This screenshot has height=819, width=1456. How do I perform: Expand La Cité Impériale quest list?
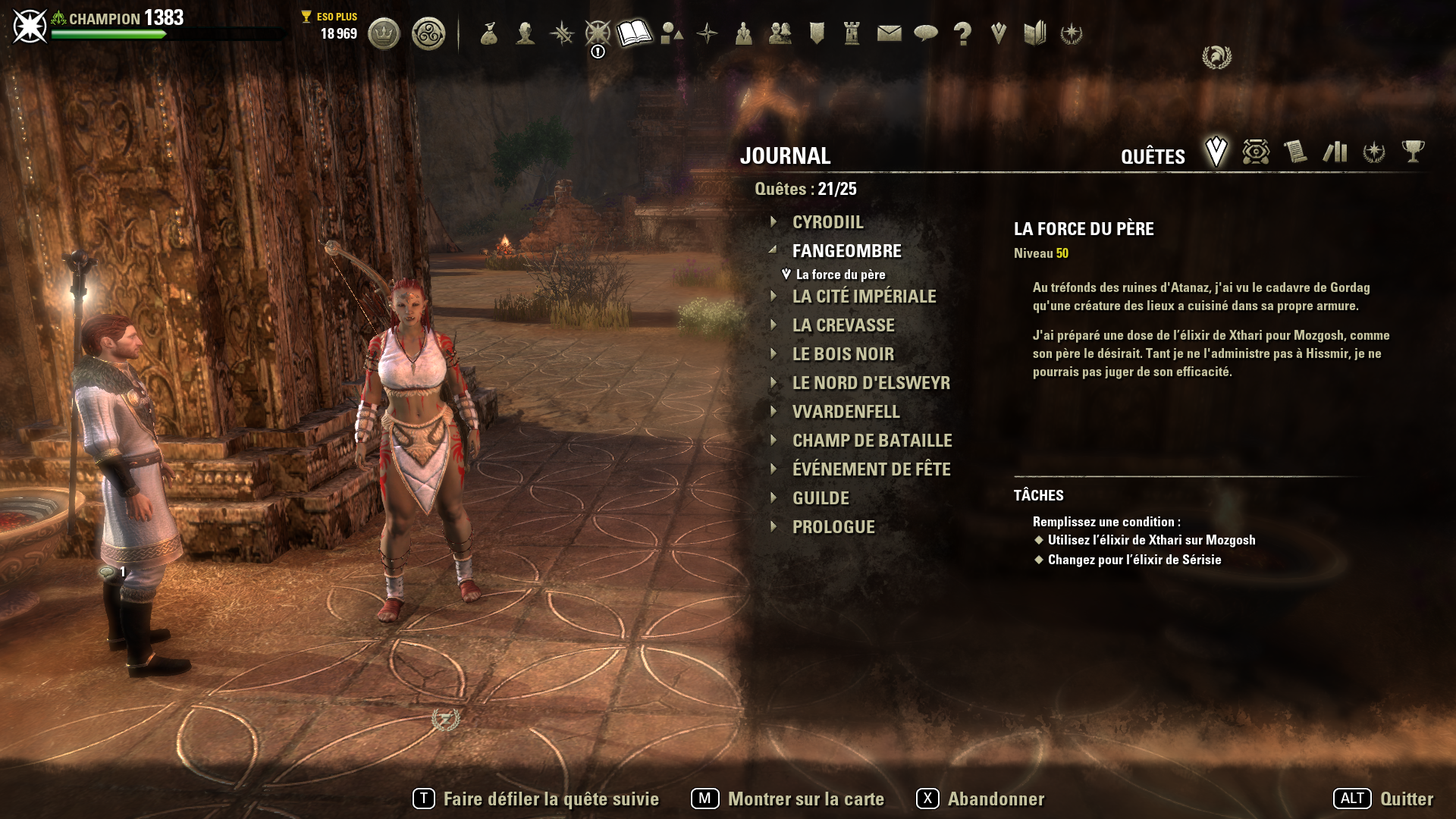pos(864,297)
